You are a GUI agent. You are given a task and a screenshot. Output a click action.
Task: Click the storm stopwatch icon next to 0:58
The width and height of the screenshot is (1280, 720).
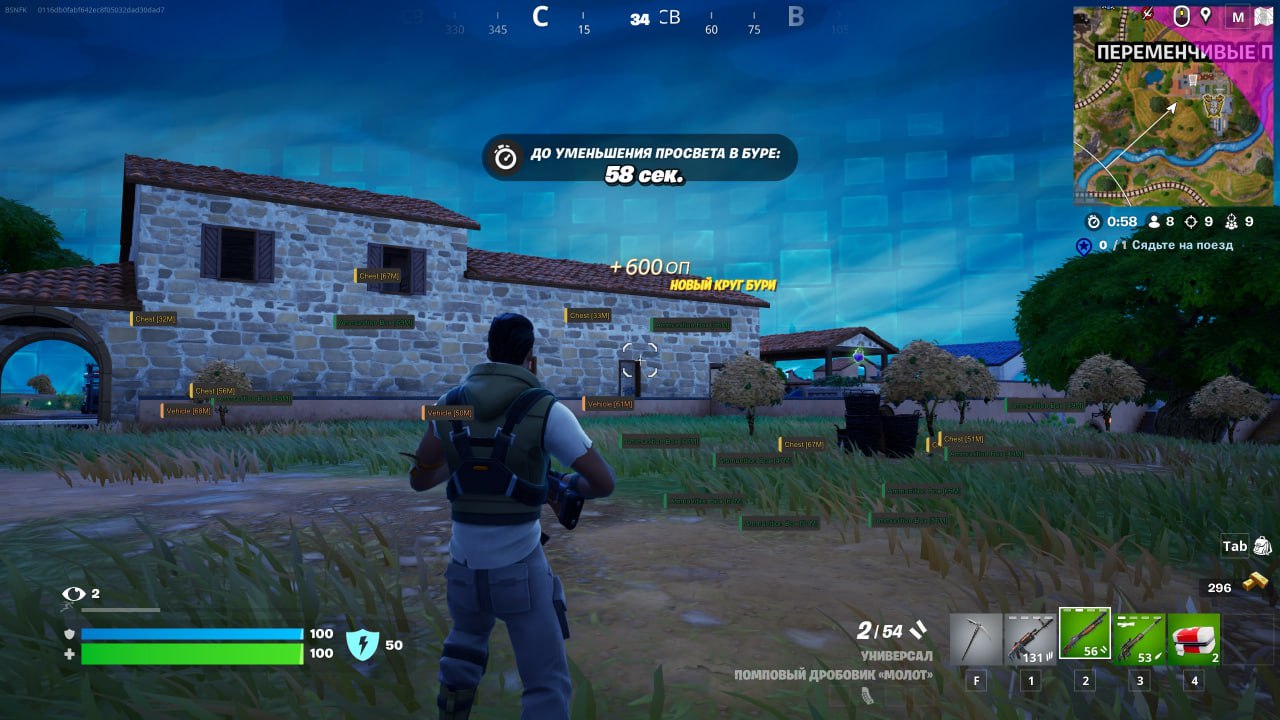[x=1093, y=221]
